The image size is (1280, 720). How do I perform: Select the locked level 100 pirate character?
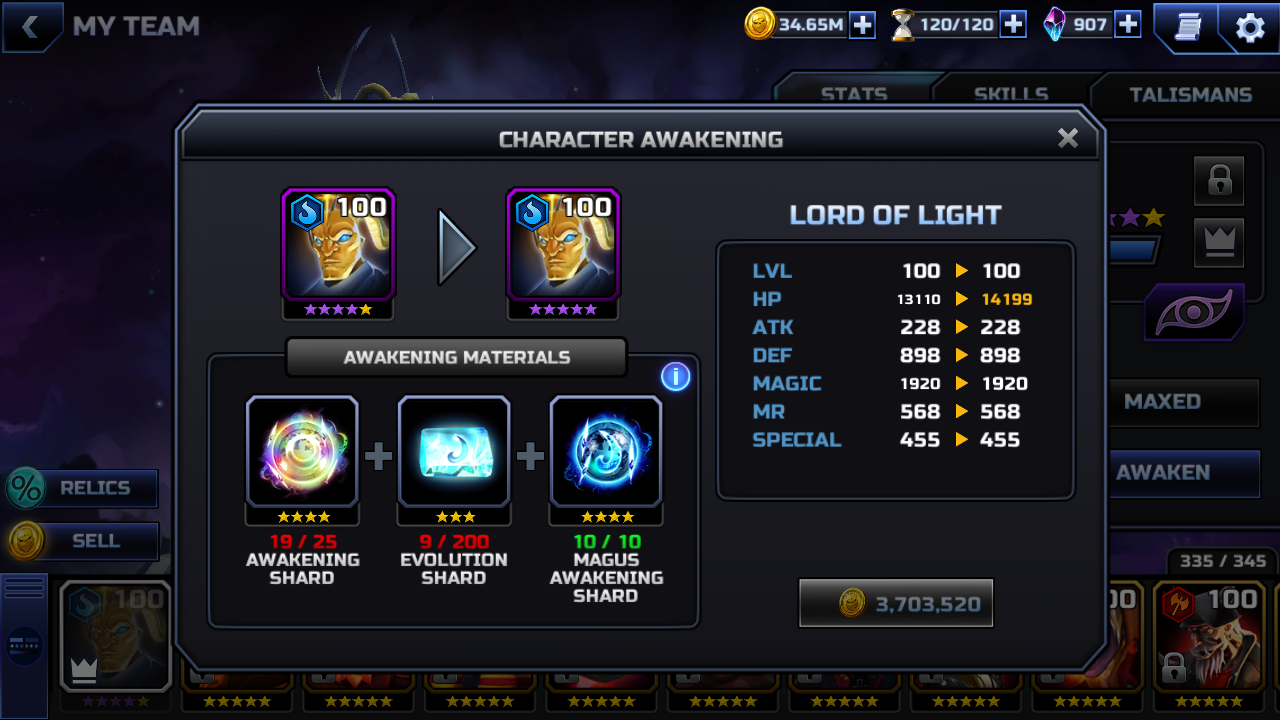click(x=1208, y=635)
